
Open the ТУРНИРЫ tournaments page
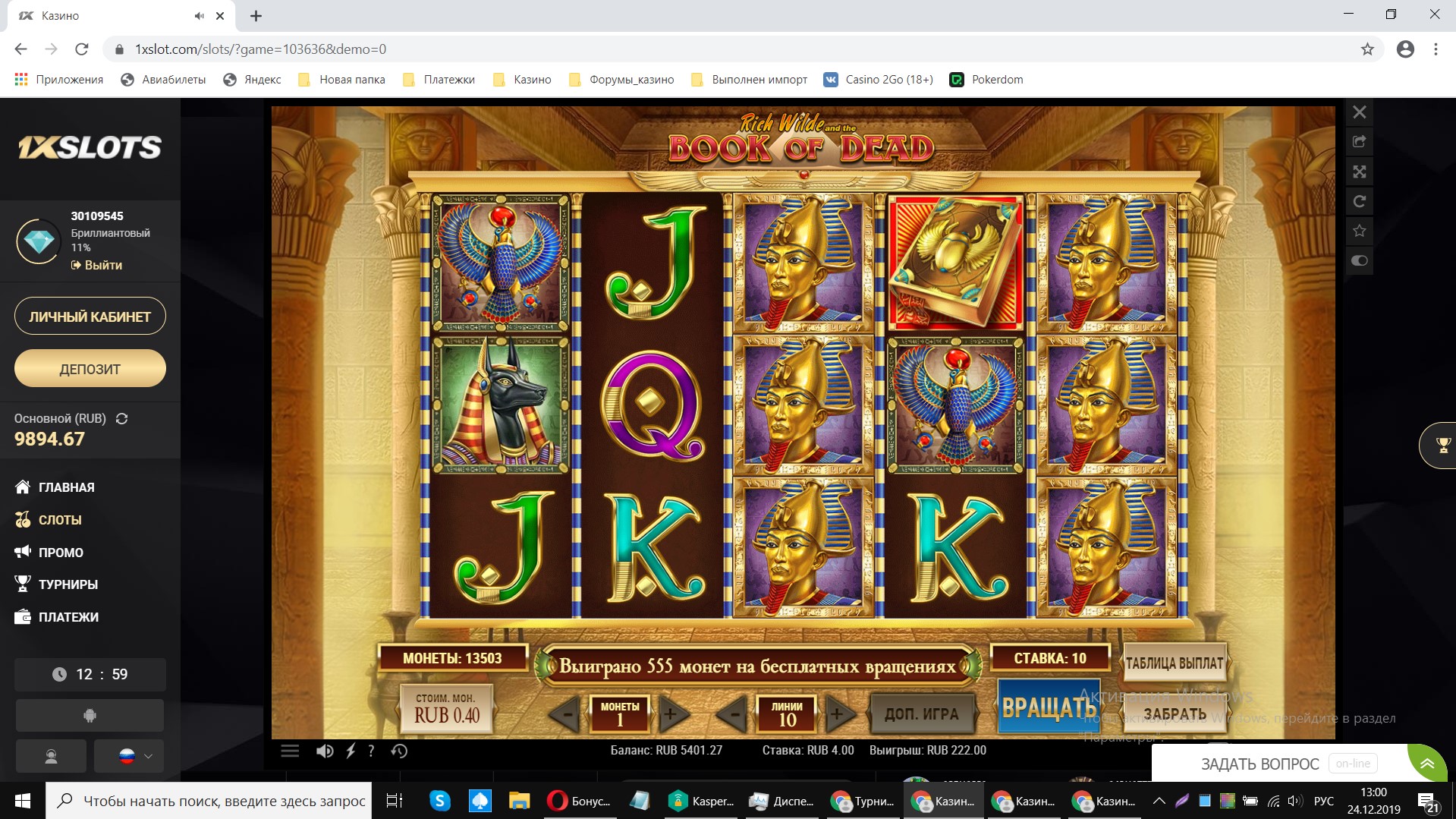click(68, 584)
